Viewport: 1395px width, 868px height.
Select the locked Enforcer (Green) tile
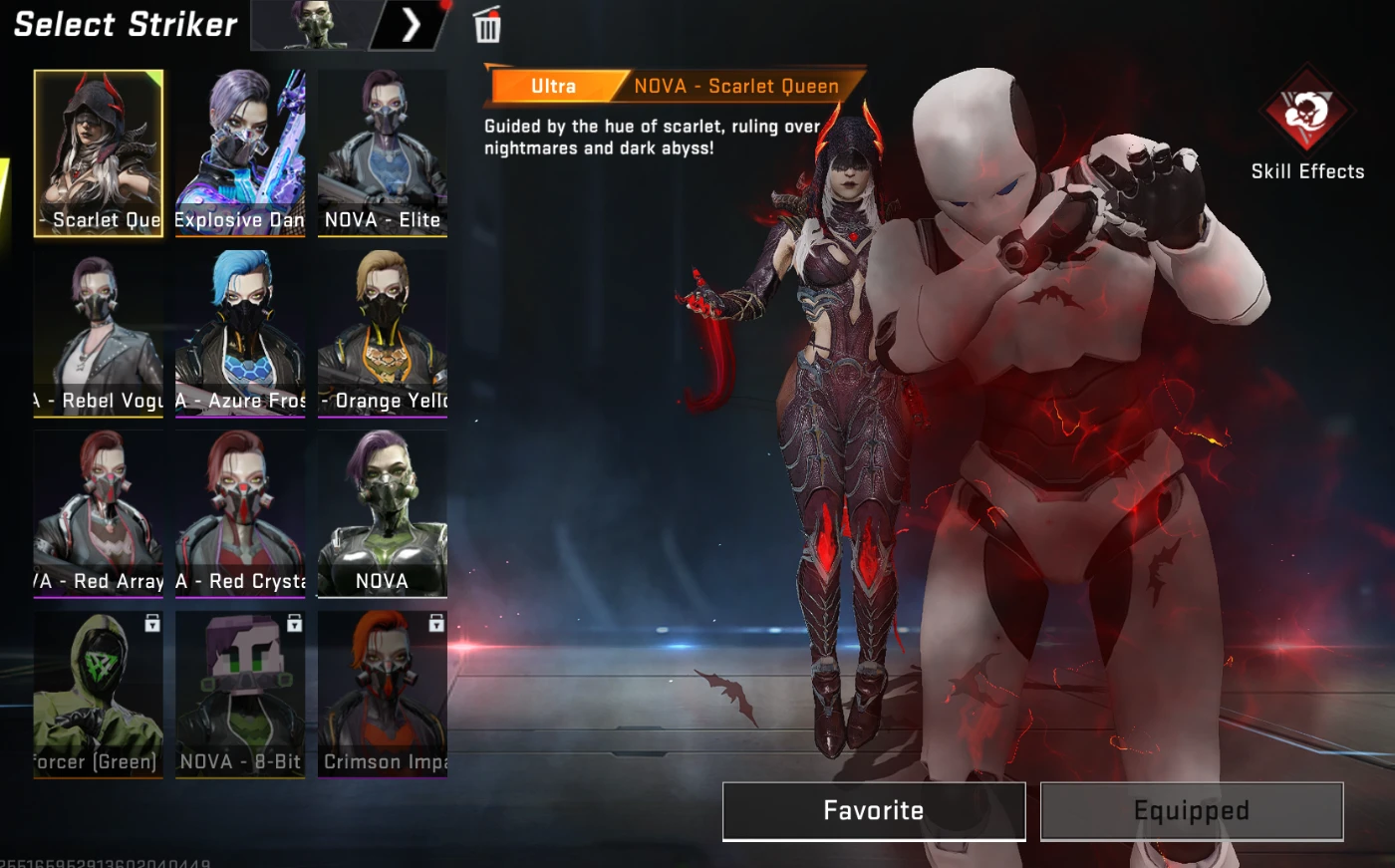pos(99,694)
